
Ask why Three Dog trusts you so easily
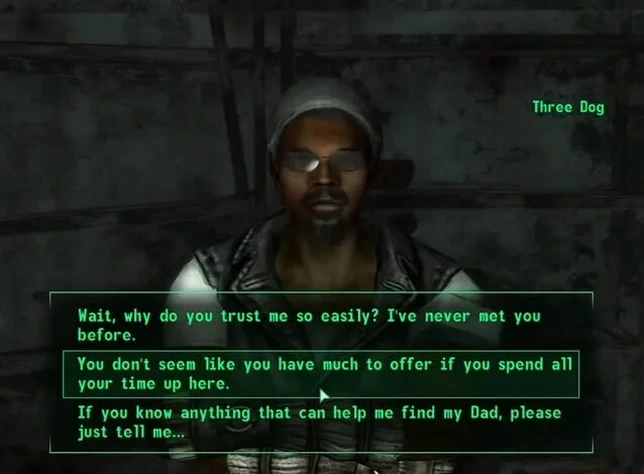308,325
